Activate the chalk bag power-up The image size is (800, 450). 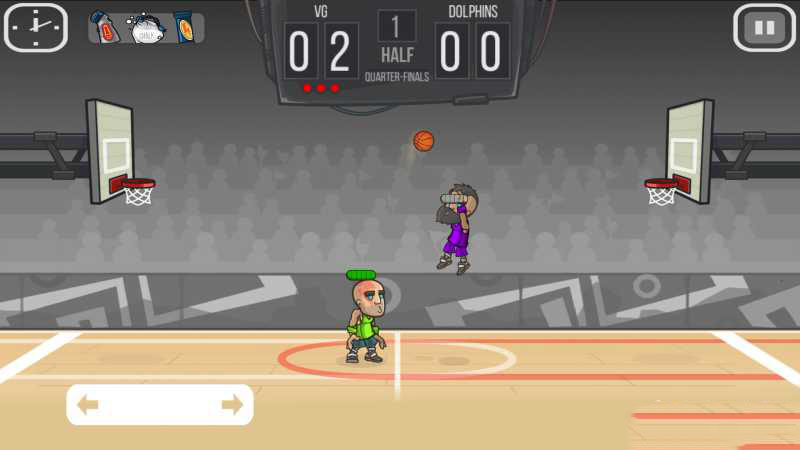click(147, 28)
